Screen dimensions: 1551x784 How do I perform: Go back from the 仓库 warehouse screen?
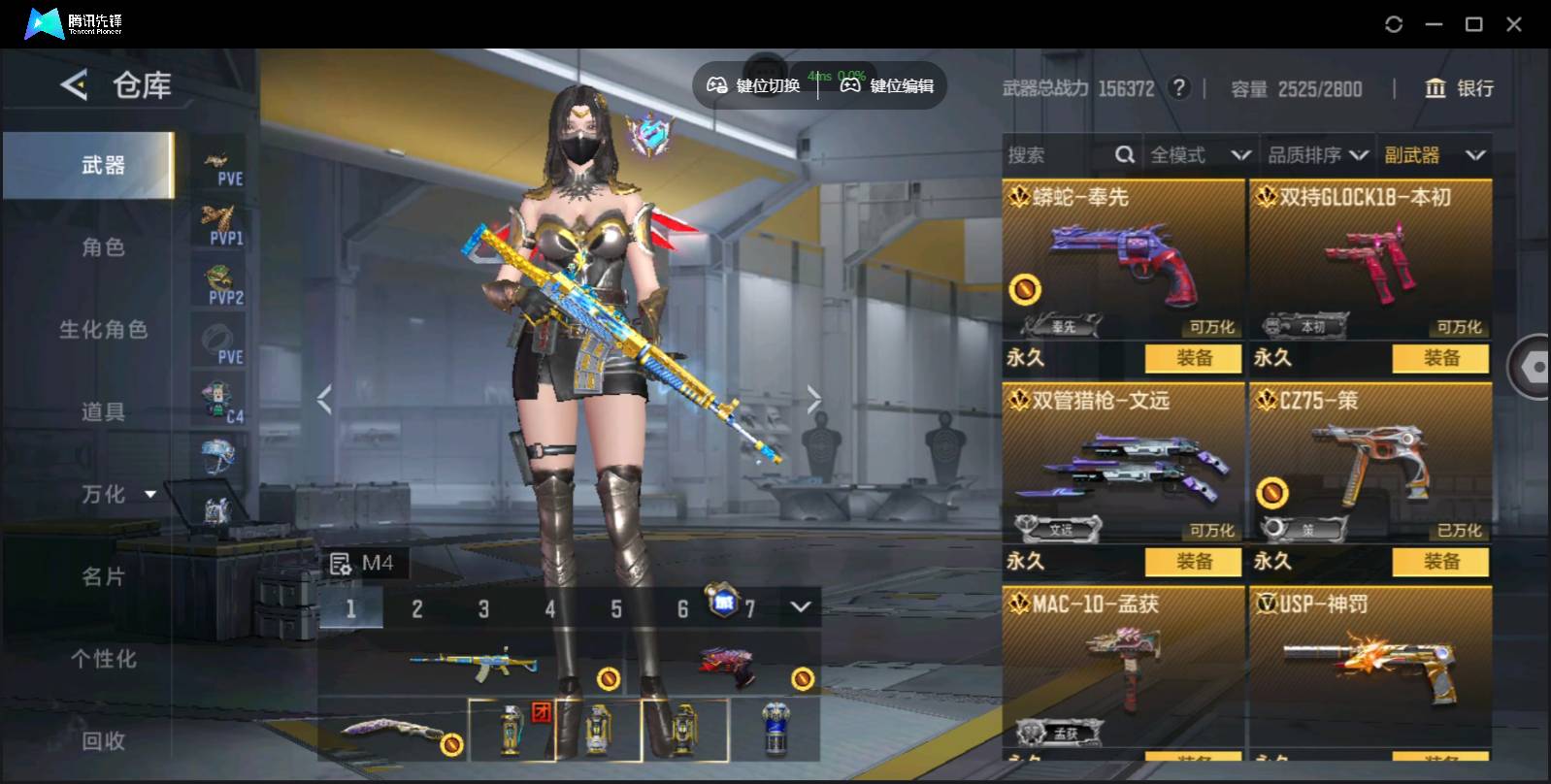pyautogui.click(x=74, y=85)
